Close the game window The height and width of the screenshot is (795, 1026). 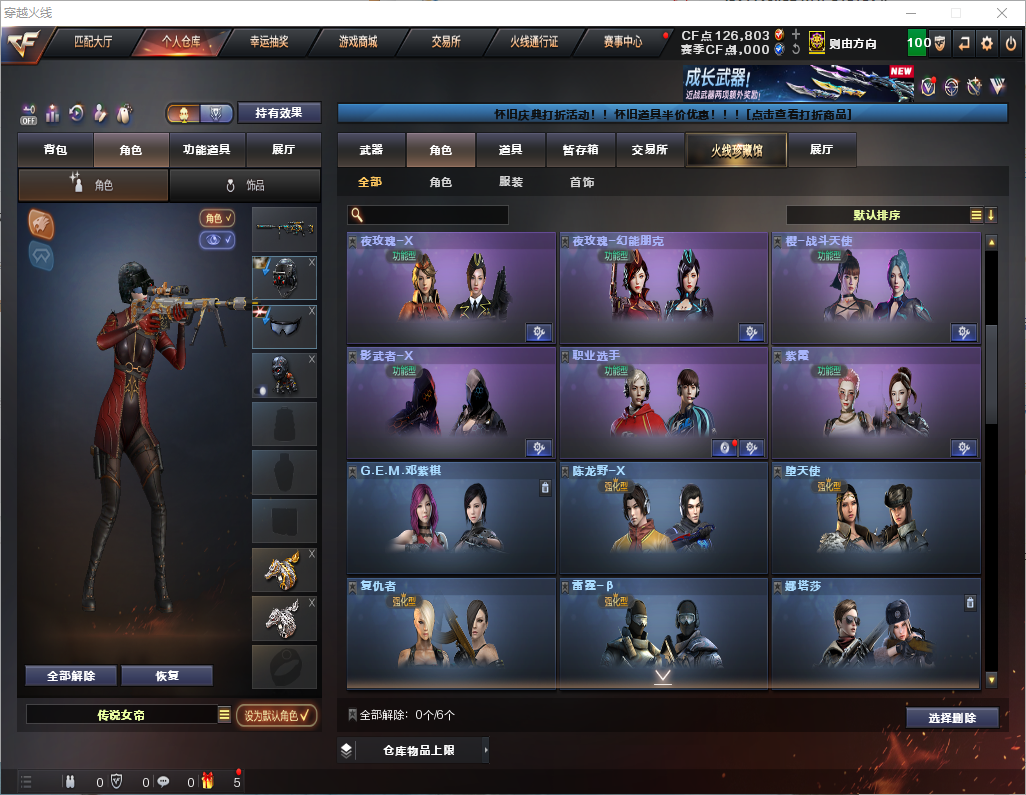tap(1002, 13)
